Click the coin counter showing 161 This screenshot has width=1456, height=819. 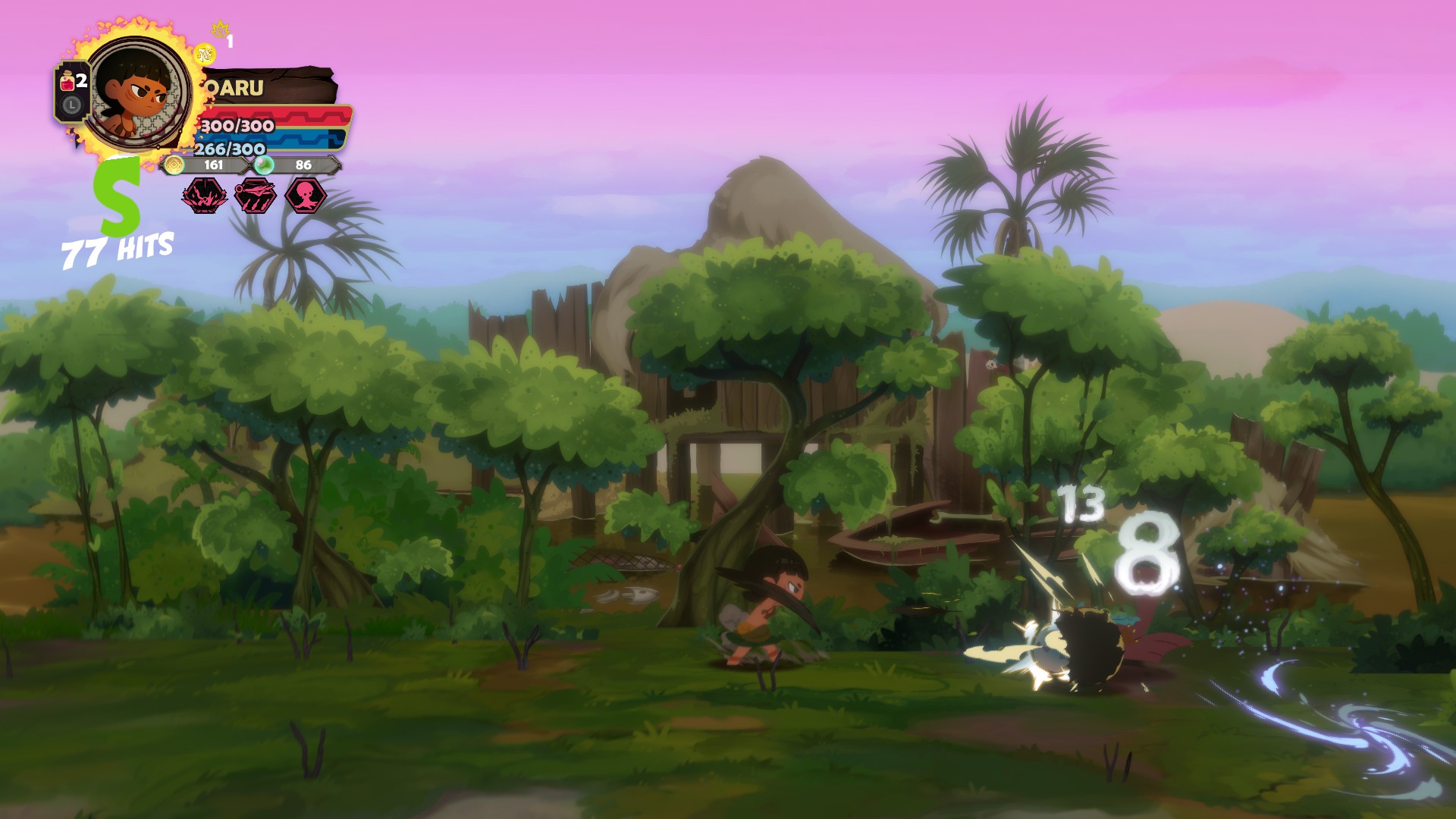[214, 165]
